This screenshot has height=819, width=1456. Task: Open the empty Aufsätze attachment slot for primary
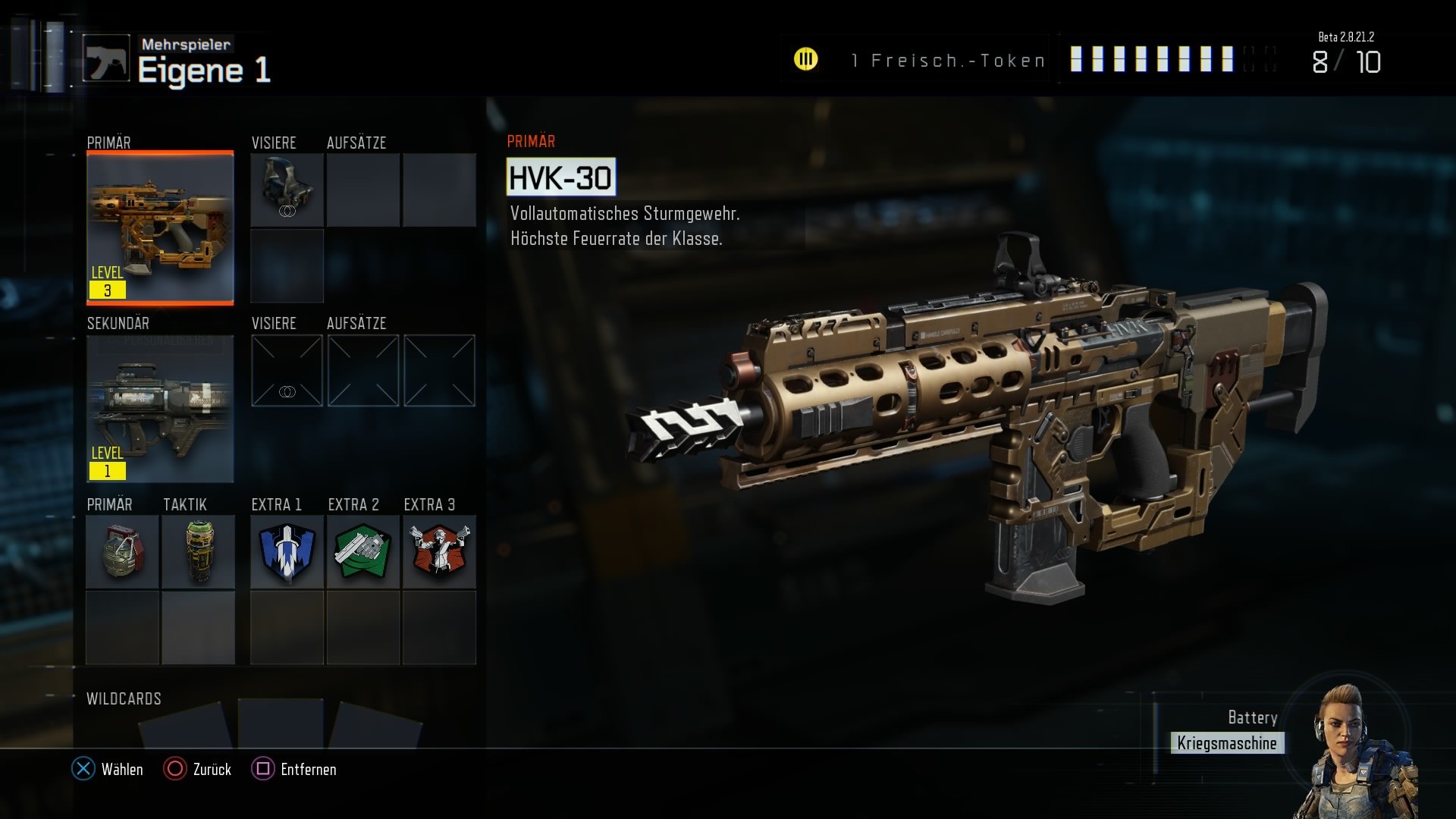[x=362, y=189]
